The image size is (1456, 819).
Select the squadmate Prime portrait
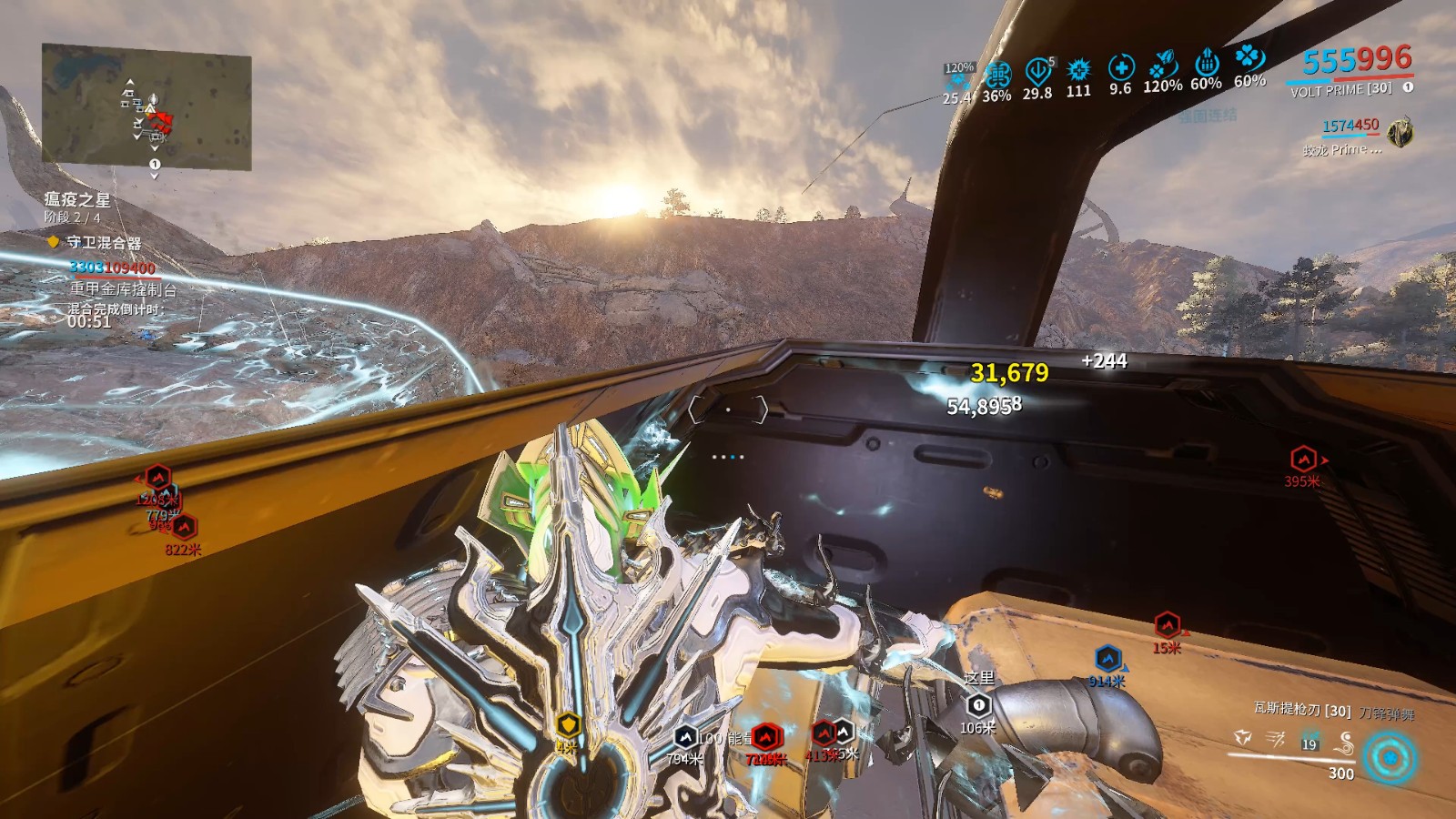1401,133
